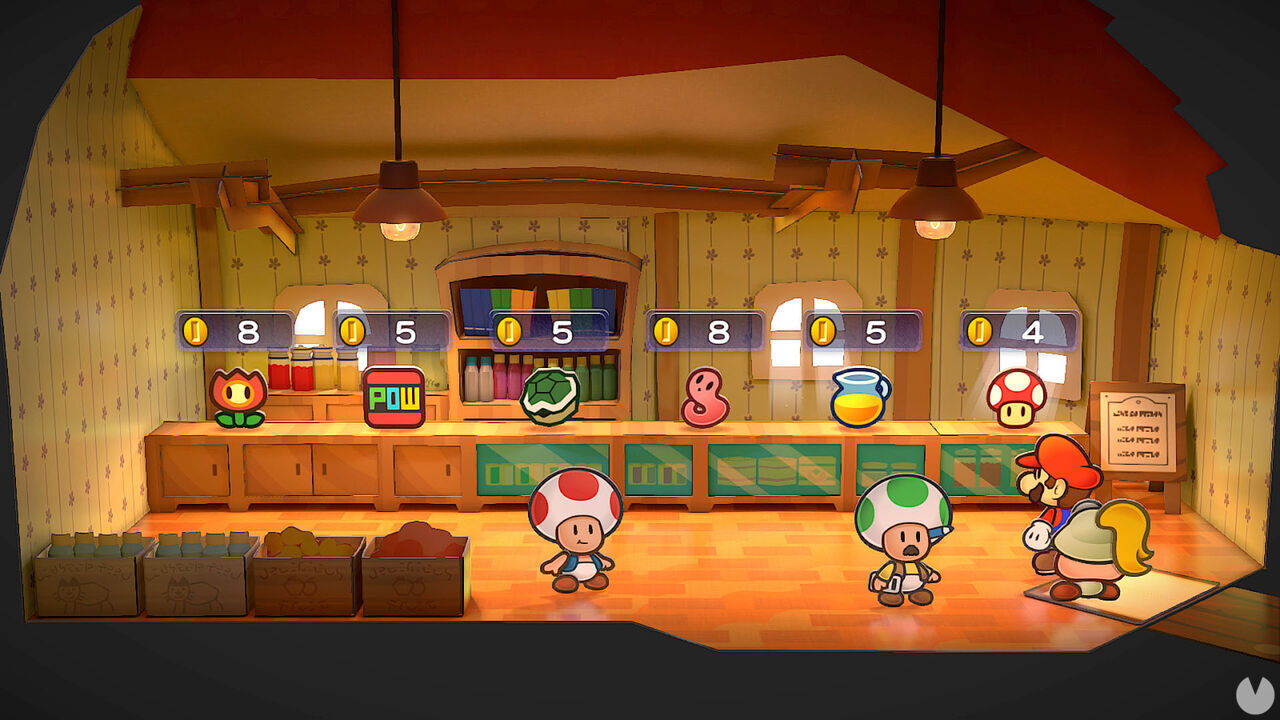
Task: Open the crate of bottles on the left
Action: (x=85, y=570)
